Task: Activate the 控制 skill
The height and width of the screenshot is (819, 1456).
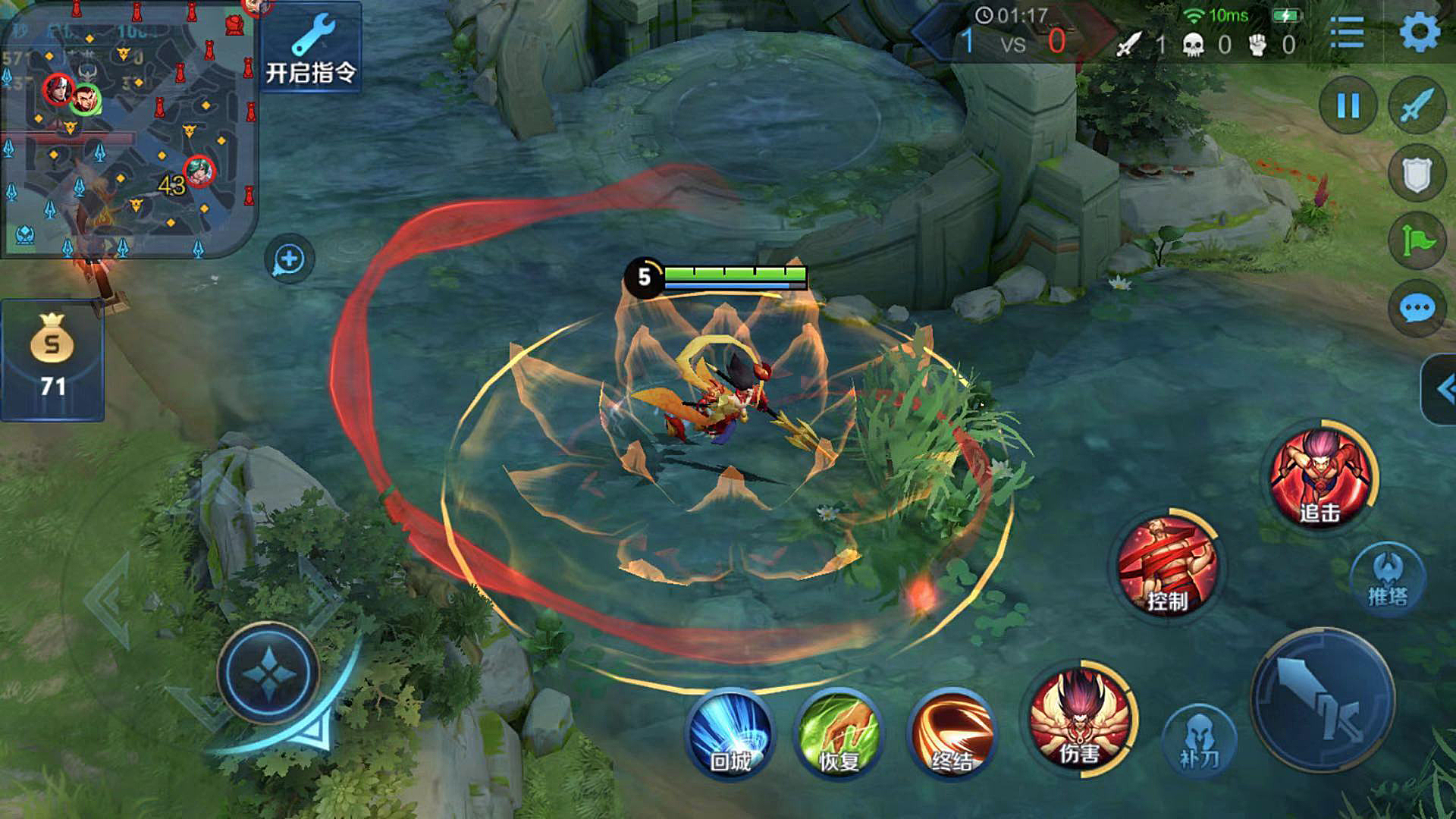Action: pyautogui.click(x=1168, y=566)
